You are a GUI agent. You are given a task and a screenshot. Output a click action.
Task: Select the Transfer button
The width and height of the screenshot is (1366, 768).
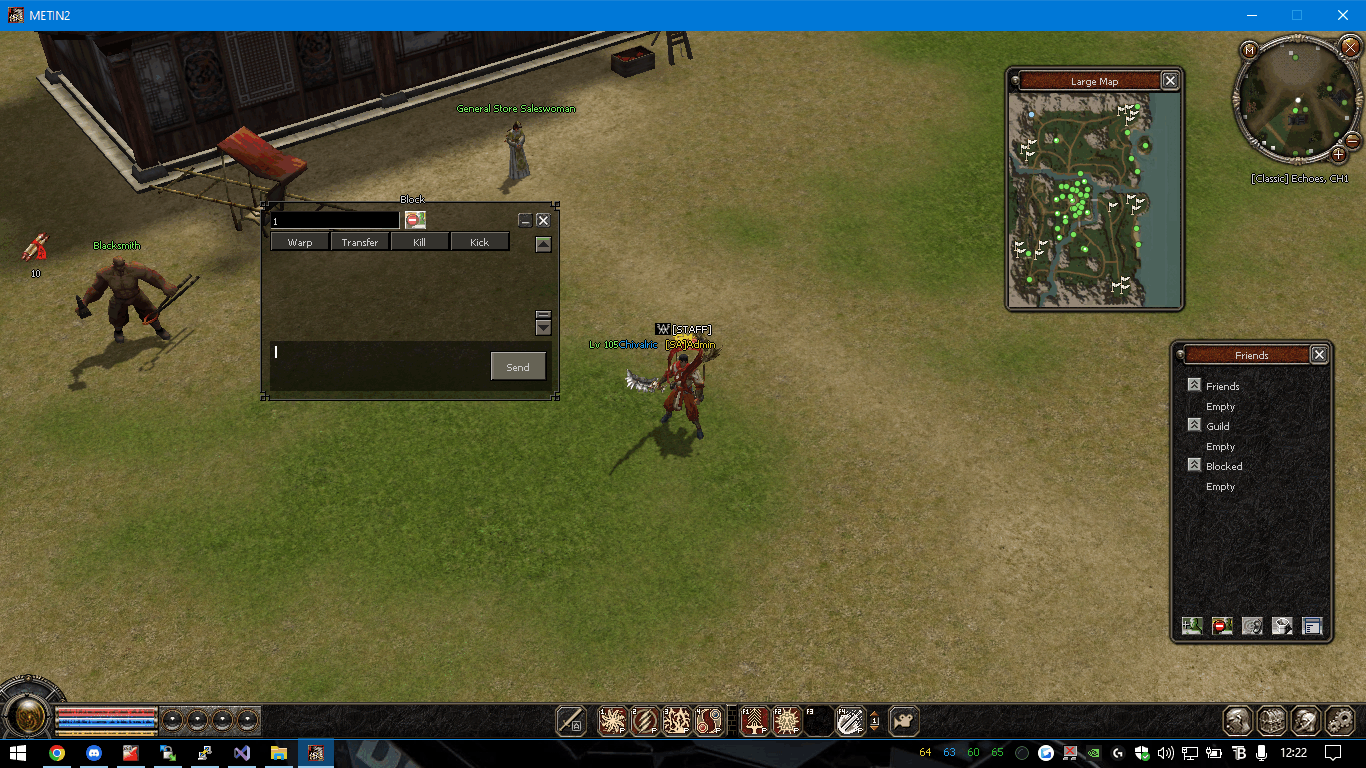tap(360, 242)
